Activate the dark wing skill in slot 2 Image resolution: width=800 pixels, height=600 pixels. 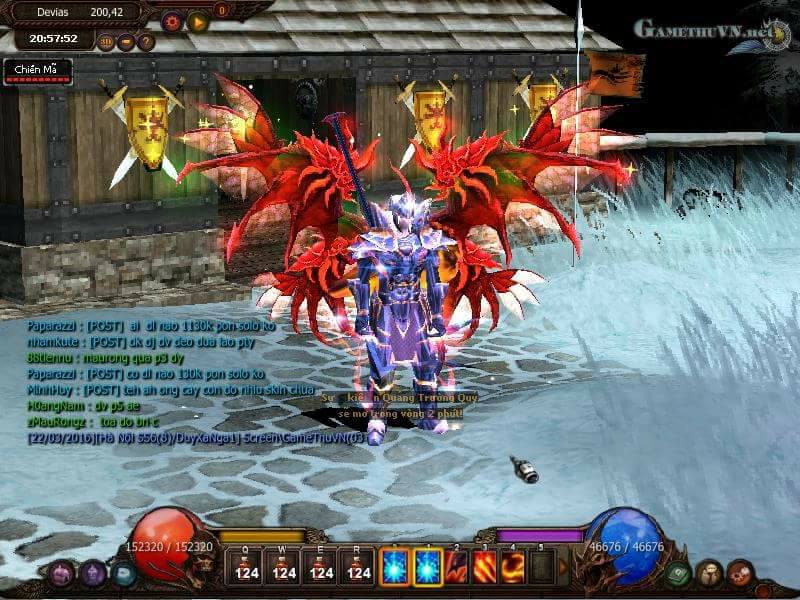click(456, 566)
